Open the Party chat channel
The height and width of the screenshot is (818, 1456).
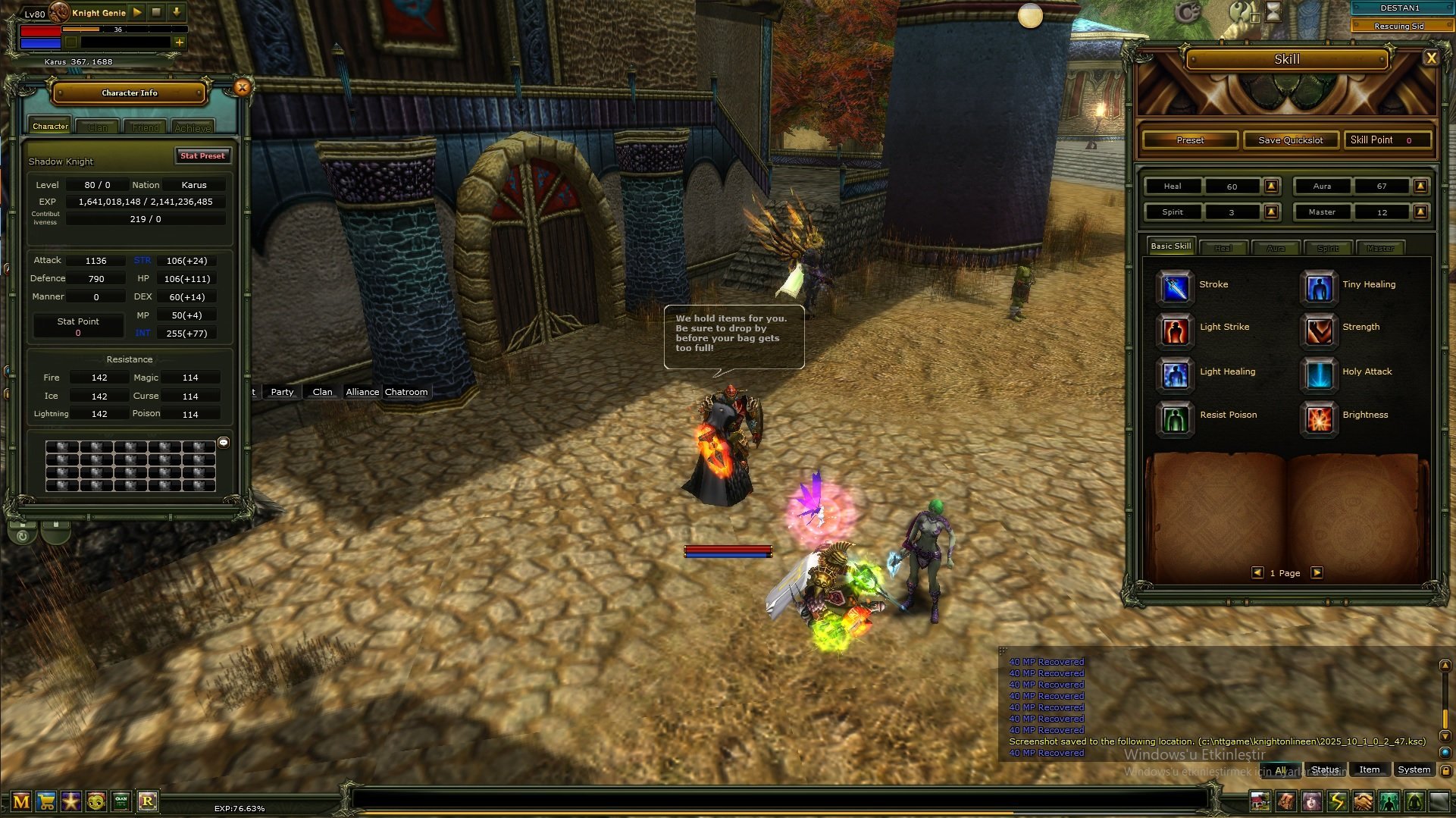282,392
